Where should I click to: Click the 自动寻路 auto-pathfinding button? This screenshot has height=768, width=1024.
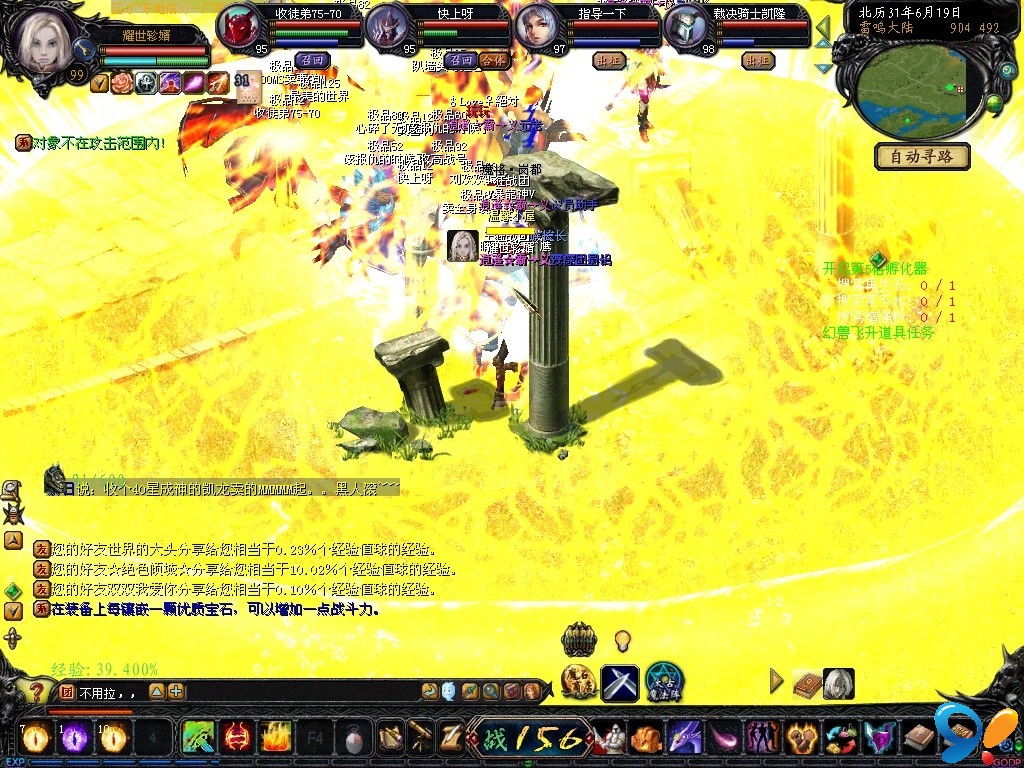(922, 157)
